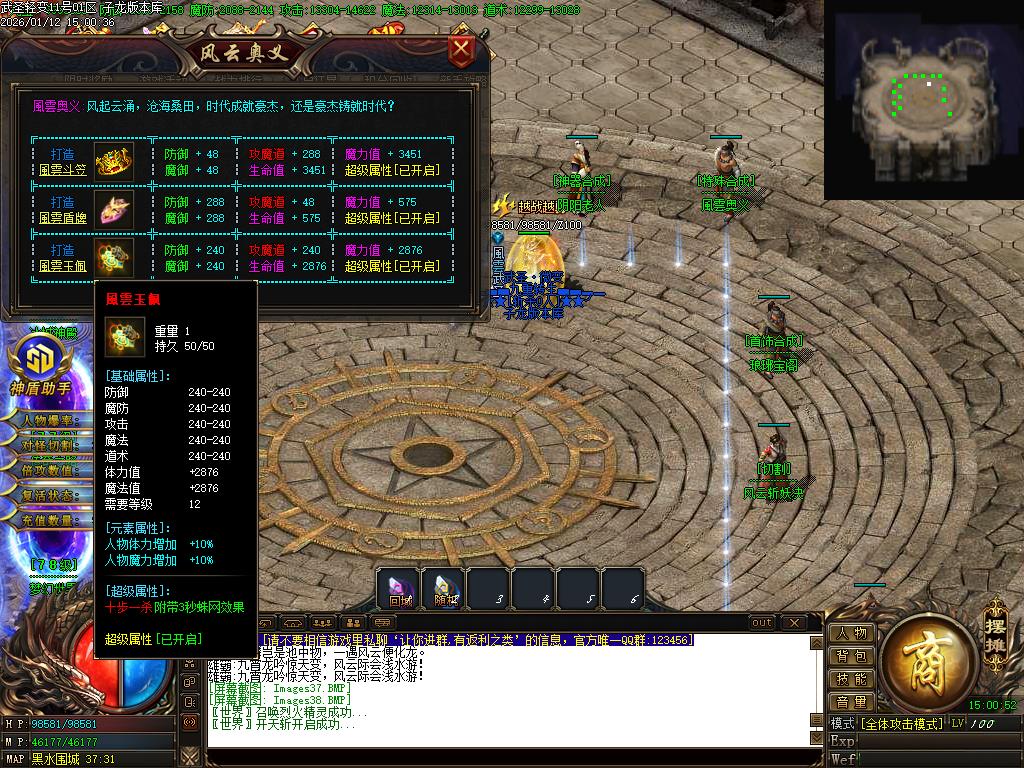1024x768 pixels.
Task: Close the 风云奥义 window
Action: 461,50
